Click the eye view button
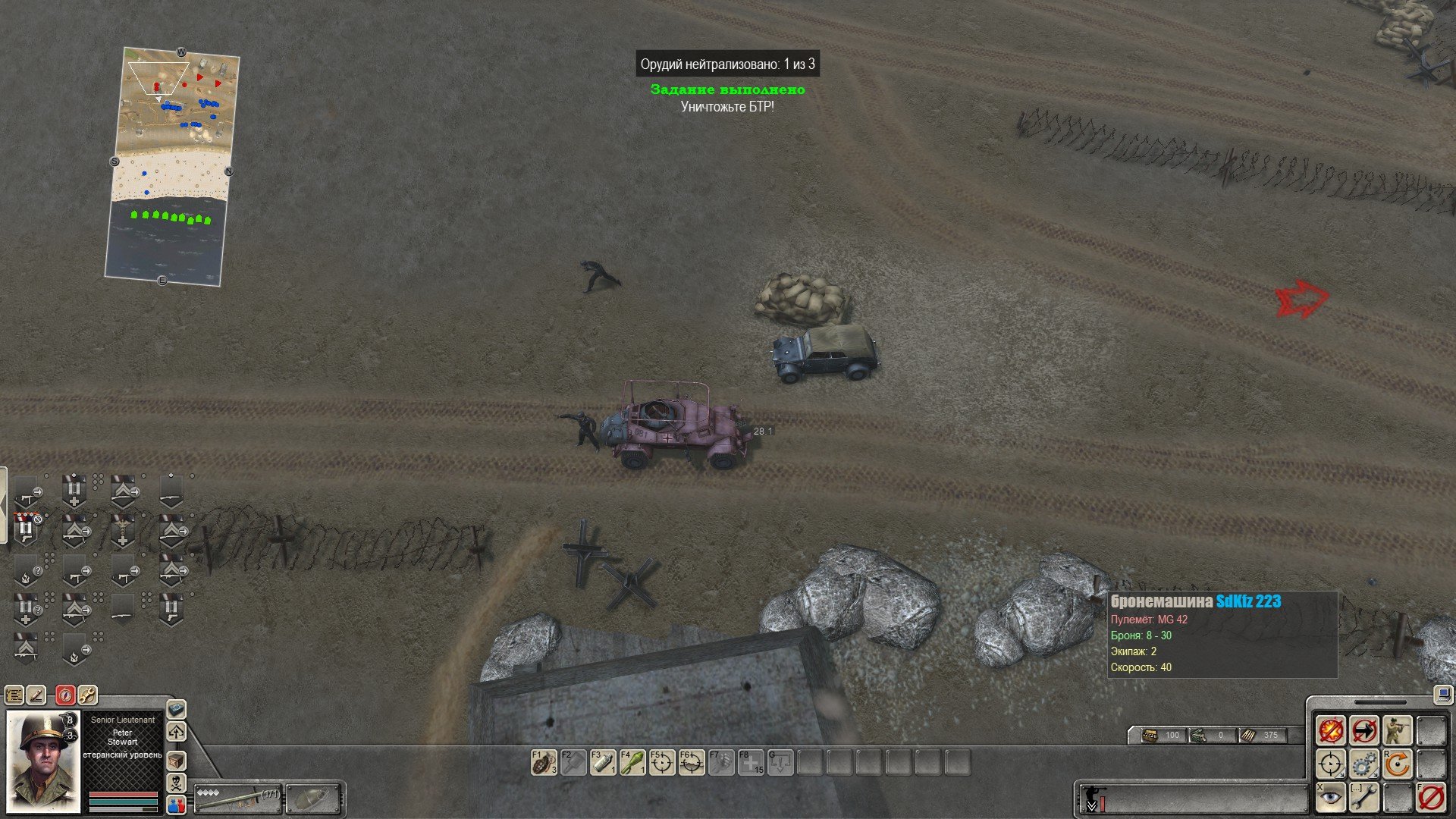This screenshot has height=819, width=1456. [x=1331, y=798]
